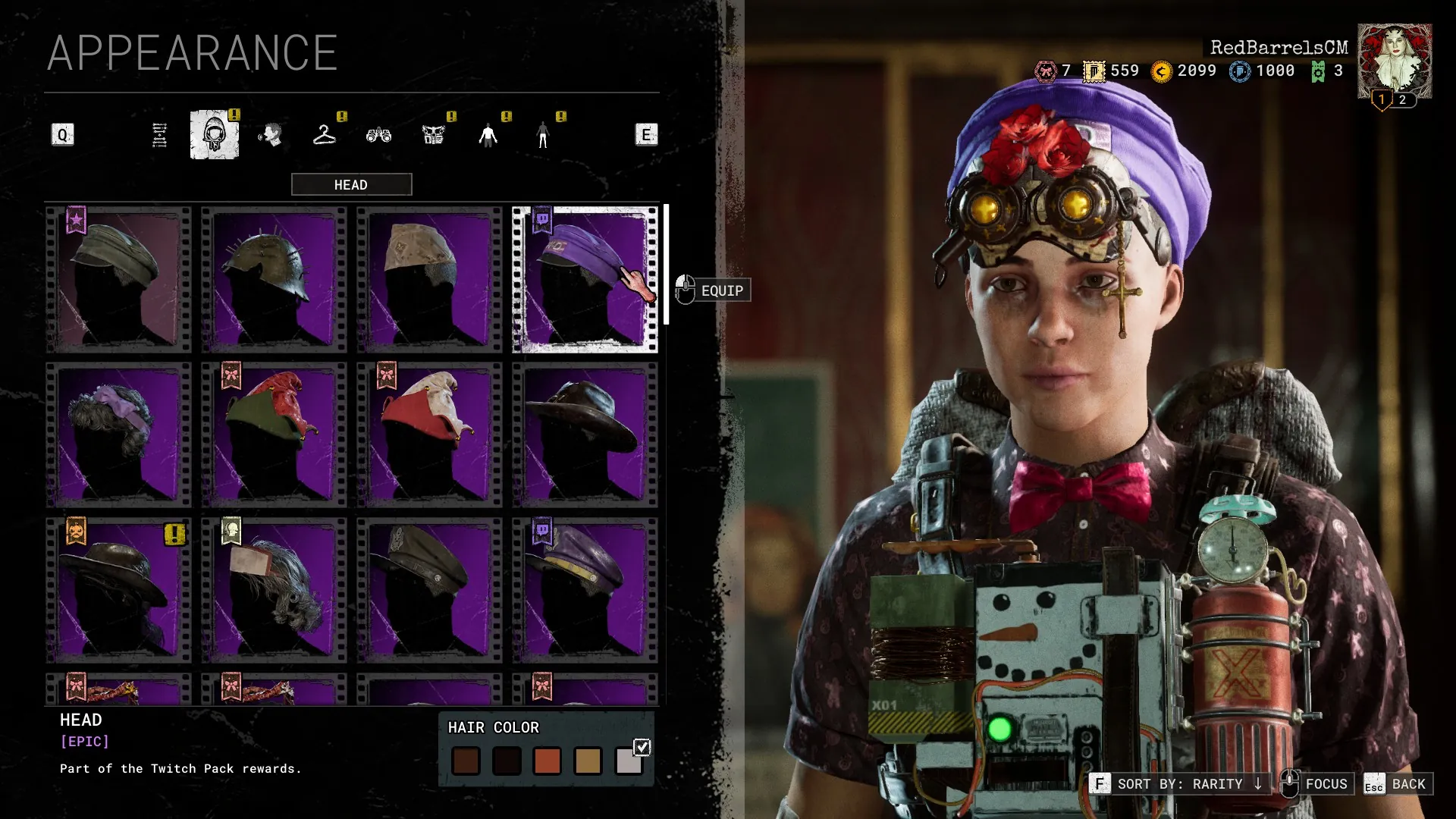This screenshot has width=1456, height=819.
Task: Switch to the binoculars goggles tab
Action: pos(379,135)
